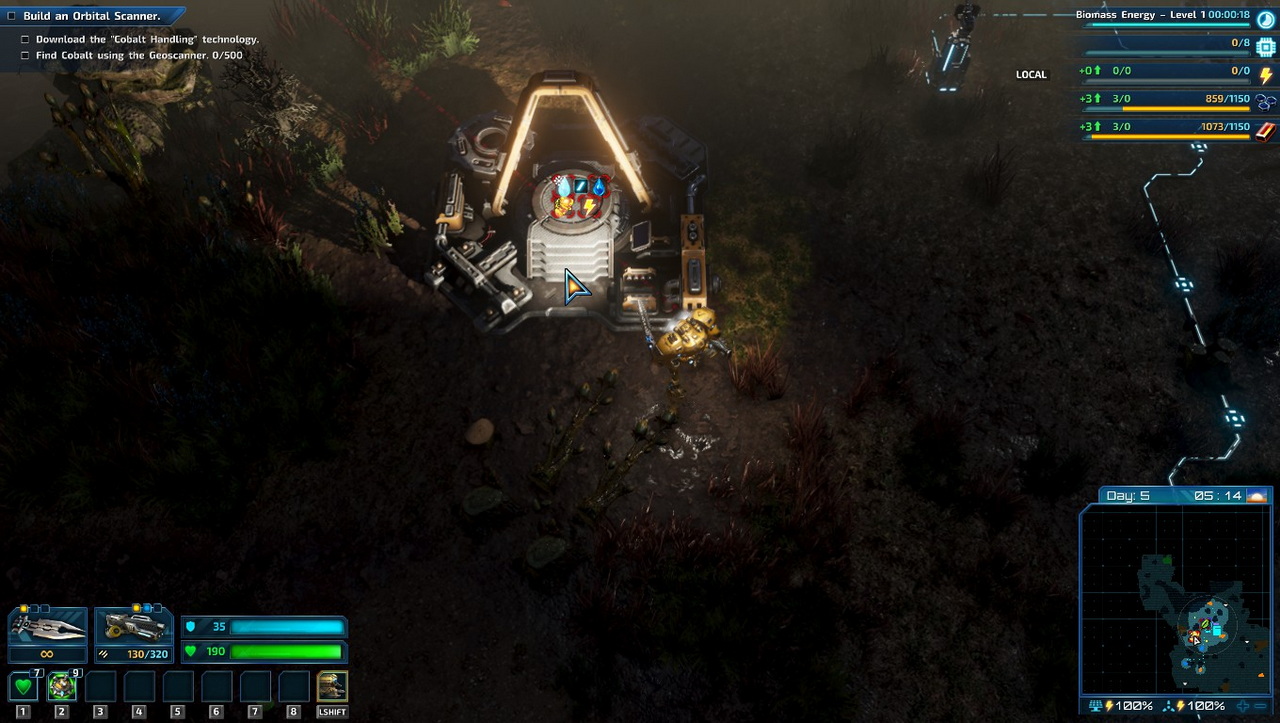Zoom in the minimap with plus button
Screen dimensions: 1280x723
(x=1244, y=706)
